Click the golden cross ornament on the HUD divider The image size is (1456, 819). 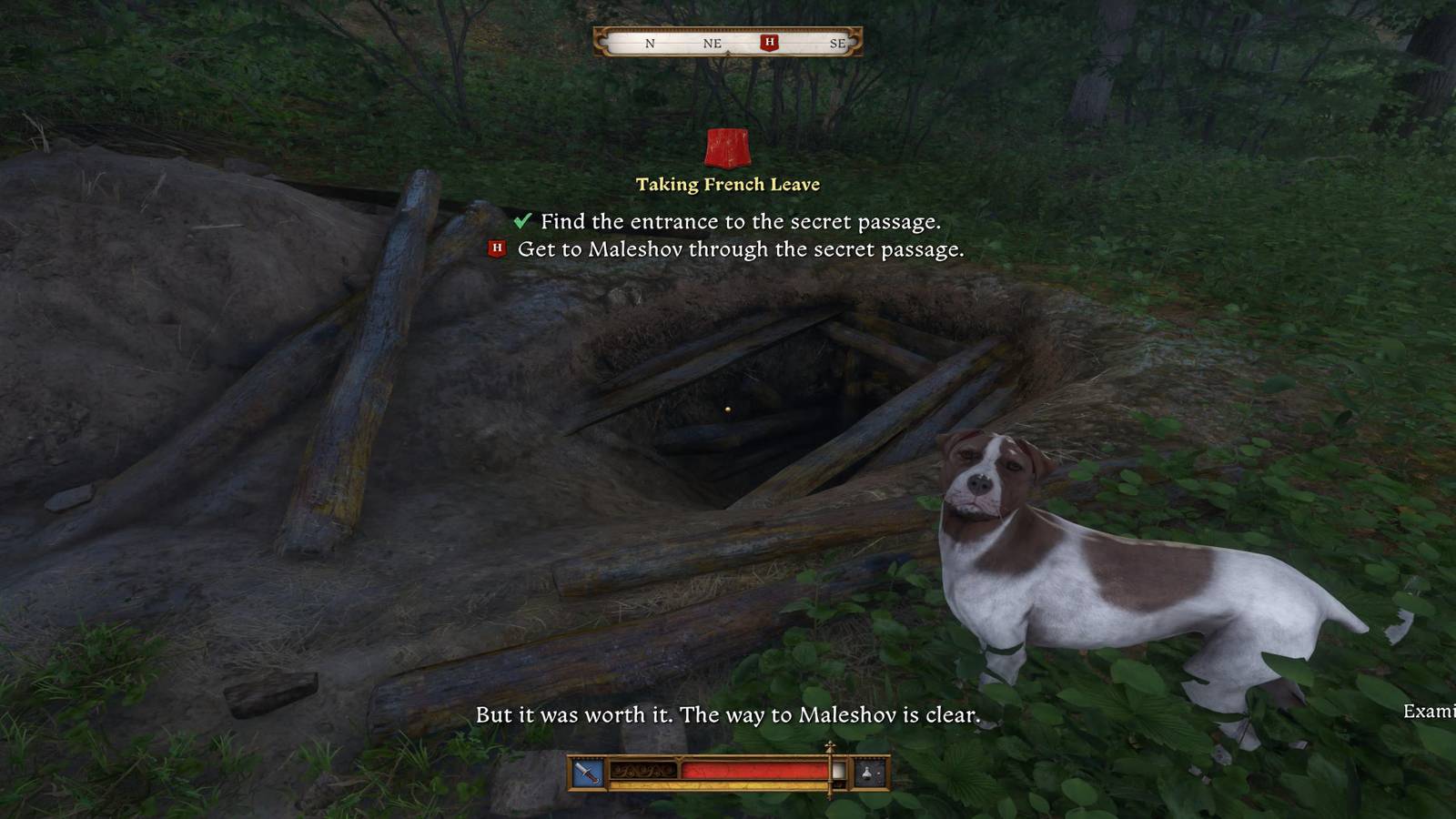click(x=829, y=746)
